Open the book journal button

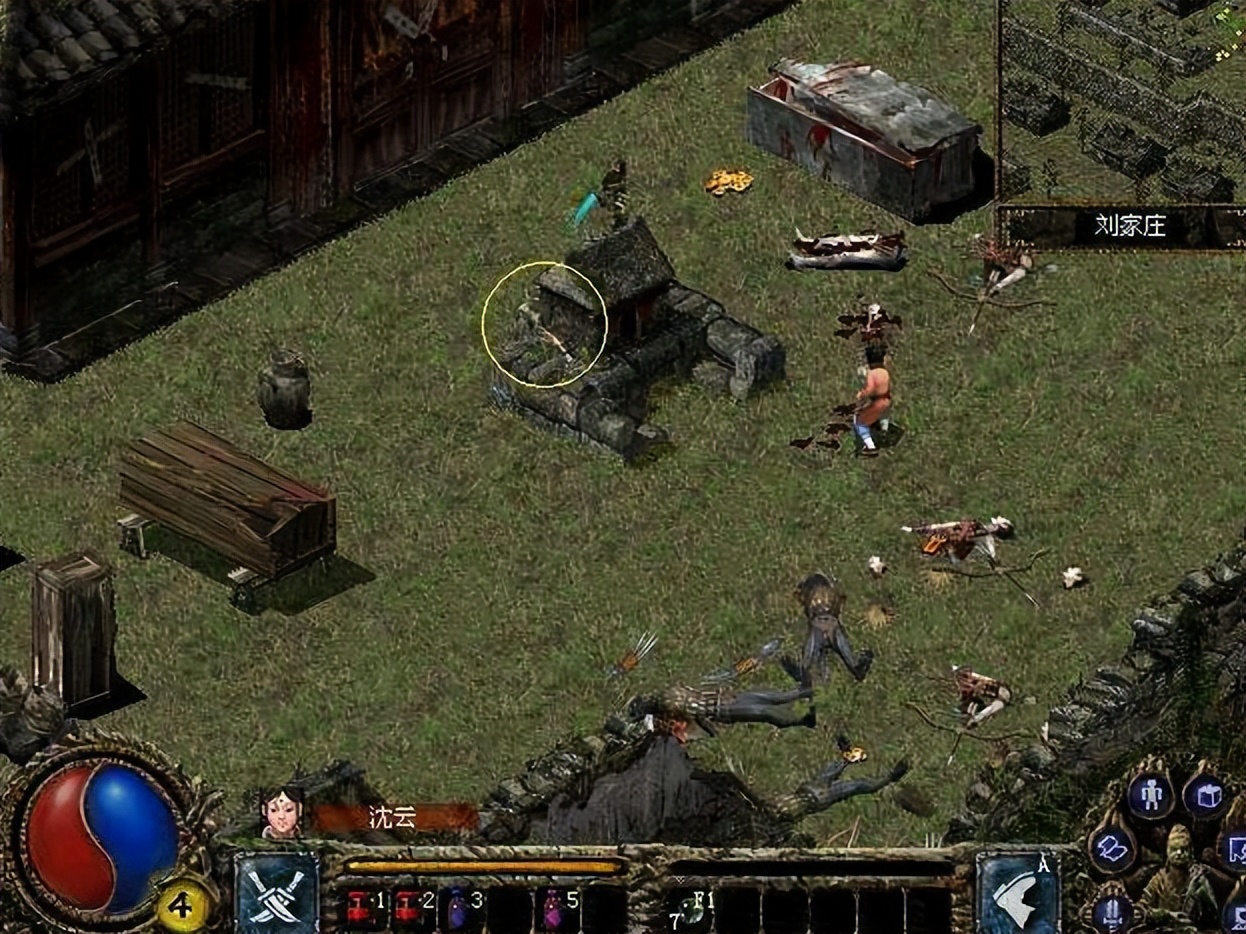[x=1110, y=850]
